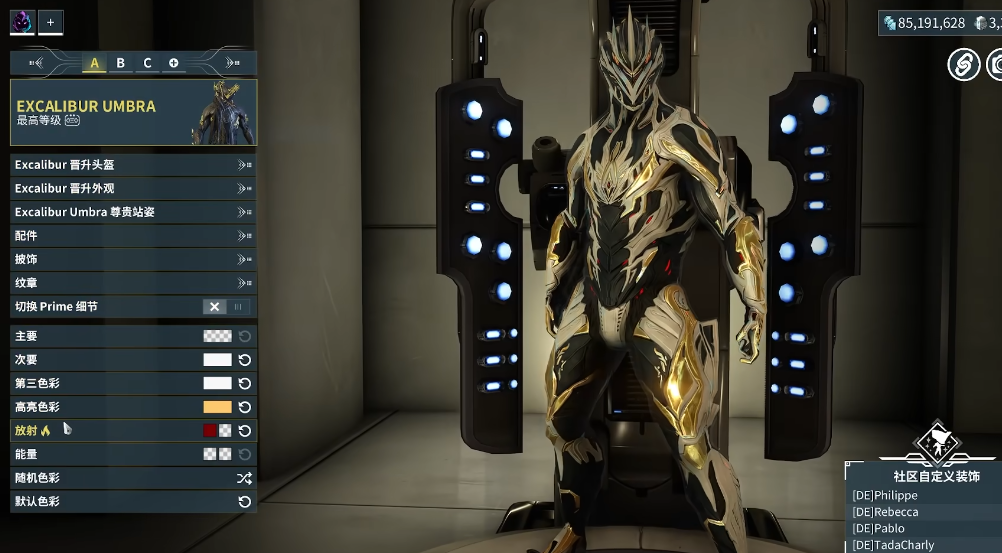Choose [DE]Pablo in the community list
This screenshot has width=1002, height=553.
[x=879, y=528]
